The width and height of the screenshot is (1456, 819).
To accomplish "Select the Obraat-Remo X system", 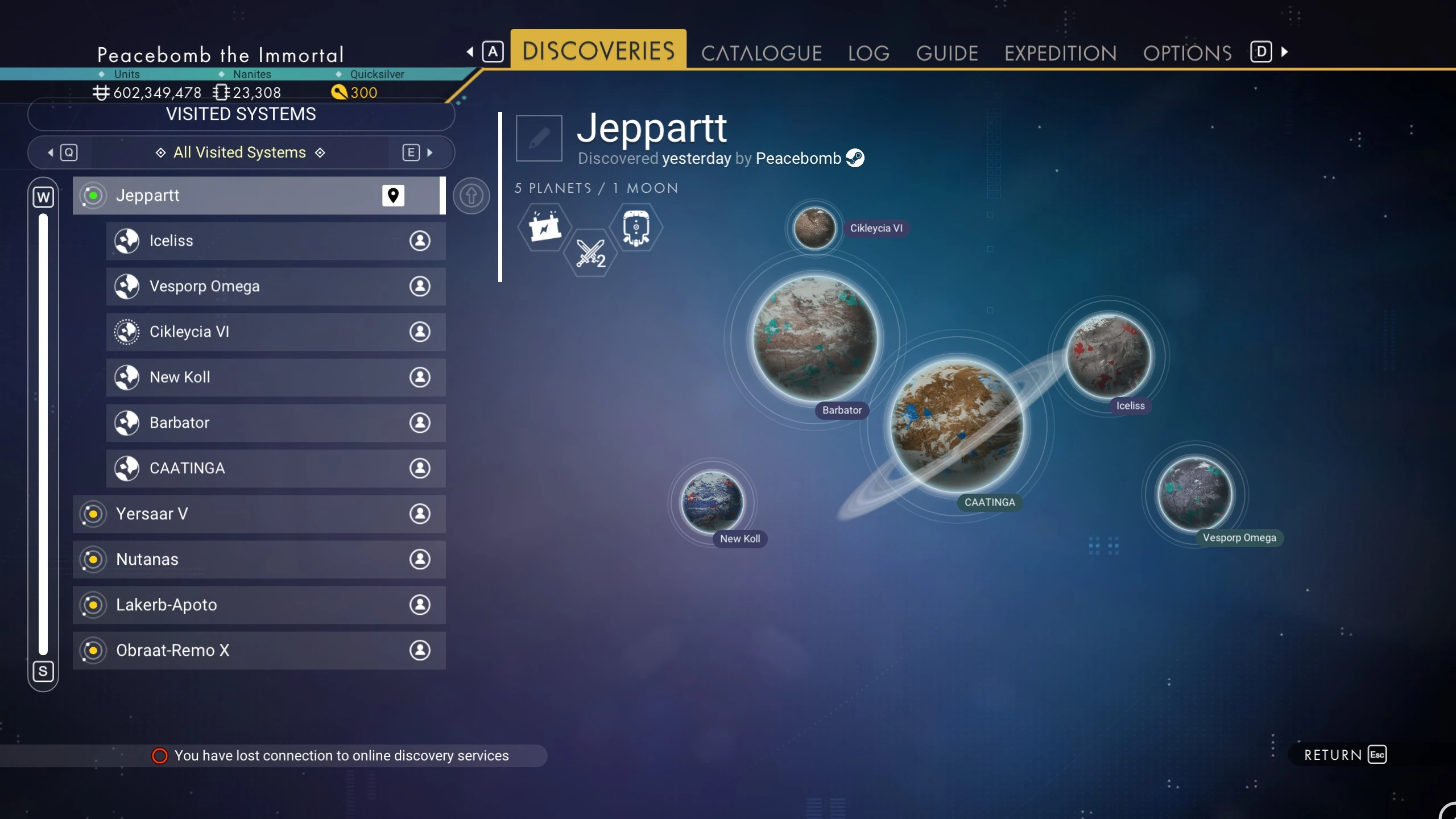I will click(x=259, y=650).
